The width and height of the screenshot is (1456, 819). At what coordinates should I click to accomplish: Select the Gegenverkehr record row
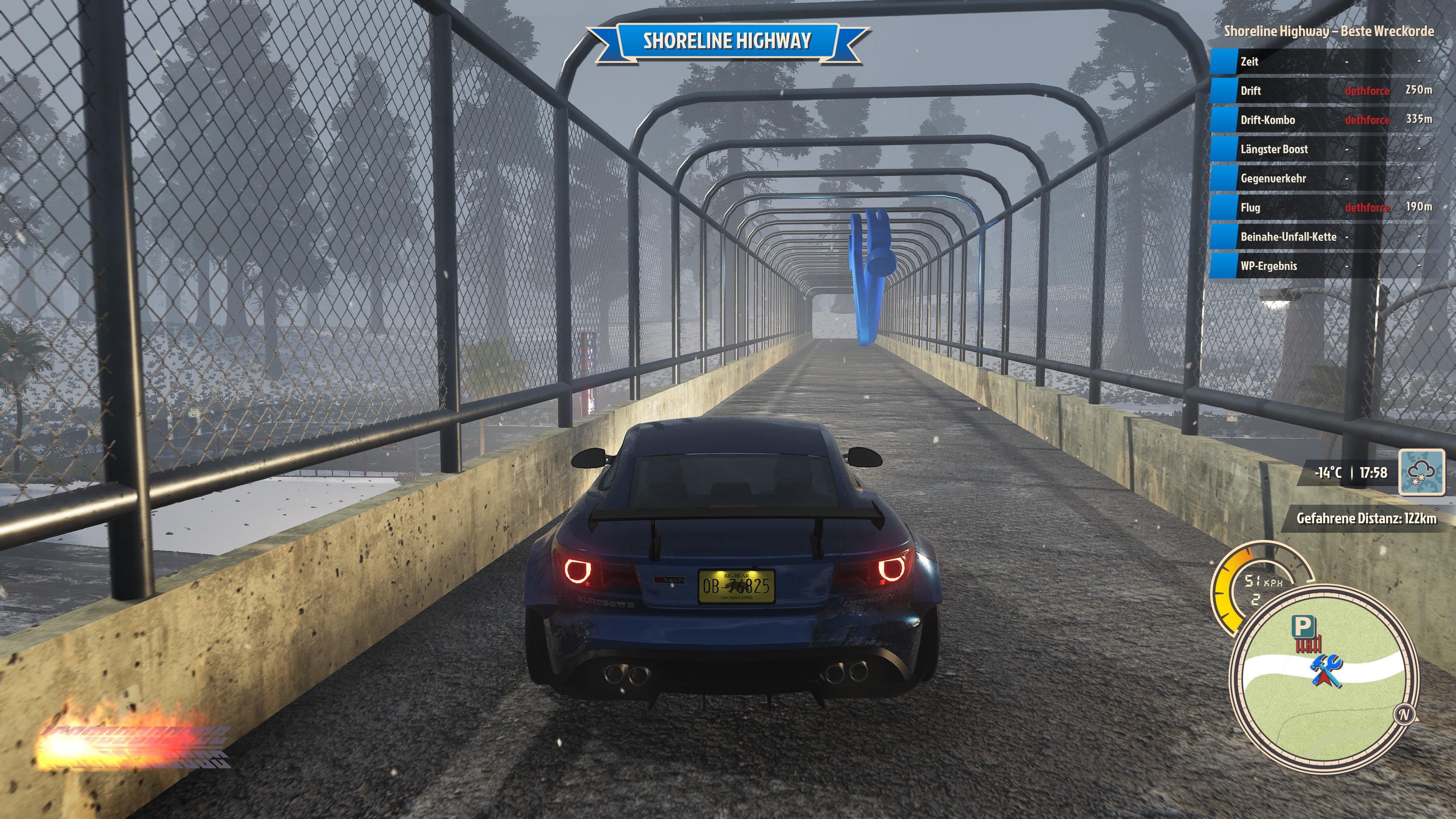pyautogui.click(x=1323, y=179)
